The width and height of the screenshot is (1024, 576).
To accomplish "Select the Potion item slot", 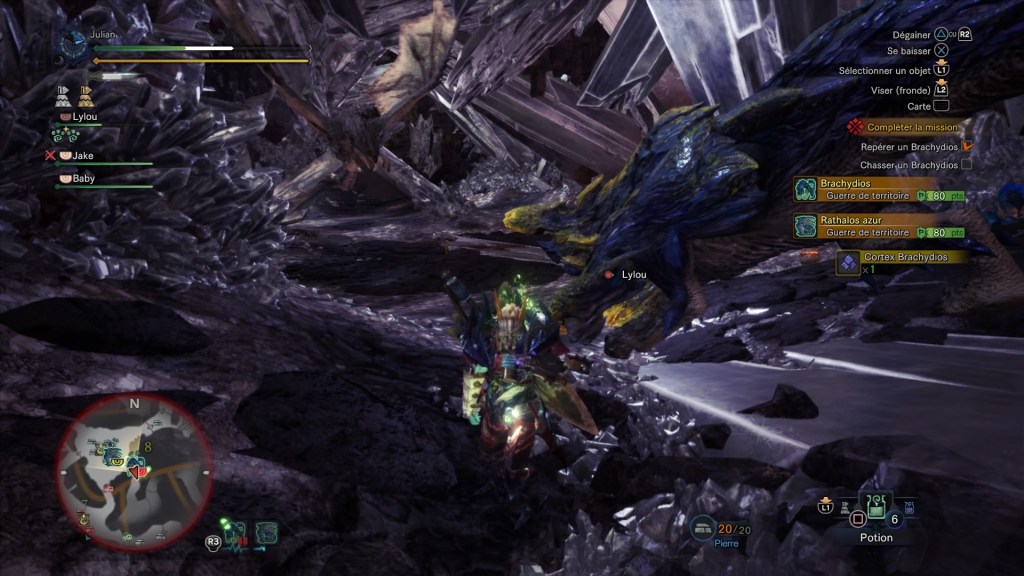I will point(876,507).
